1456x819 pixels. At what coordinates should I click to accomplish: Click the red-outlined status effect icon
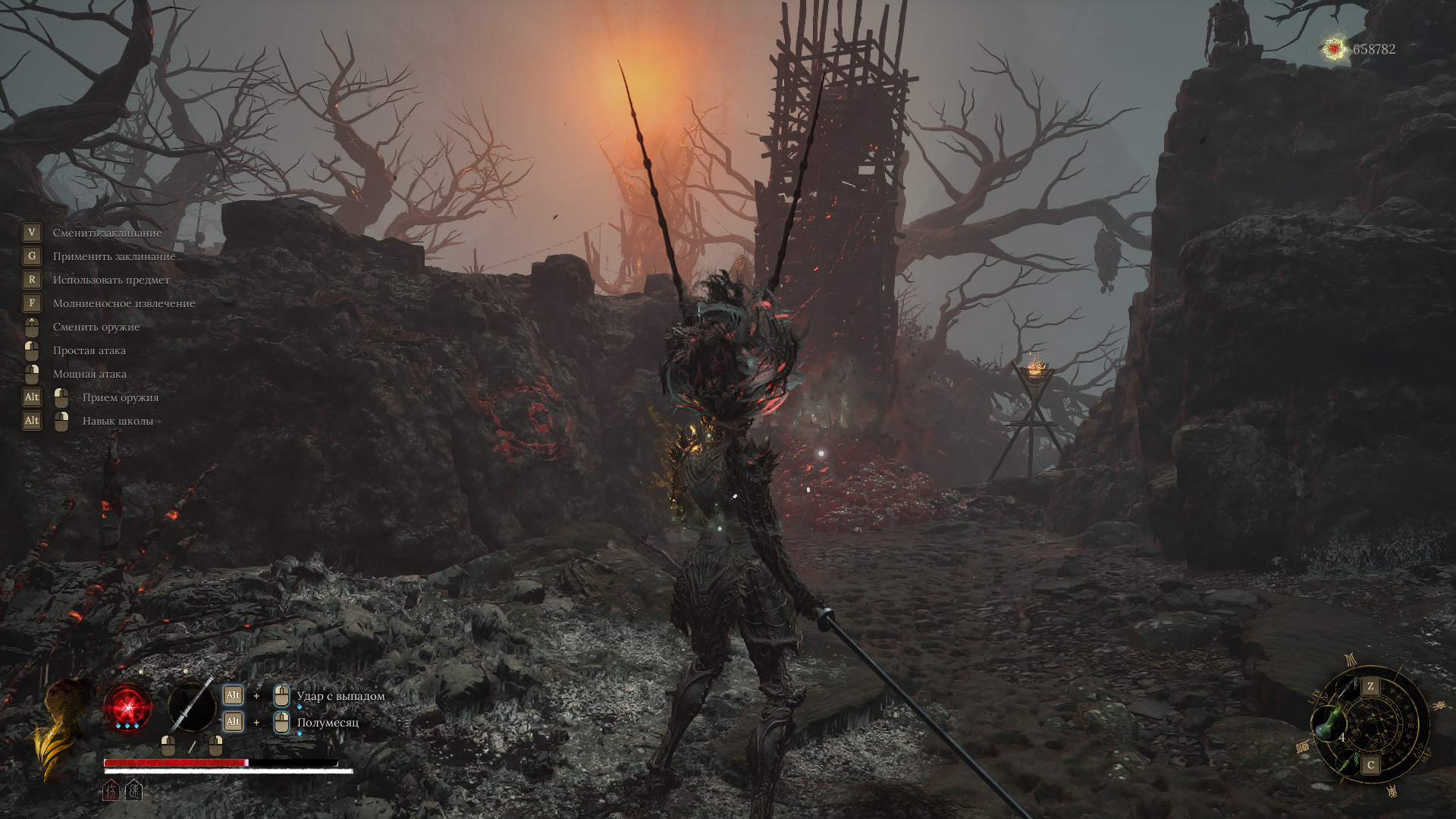point(111,791)
